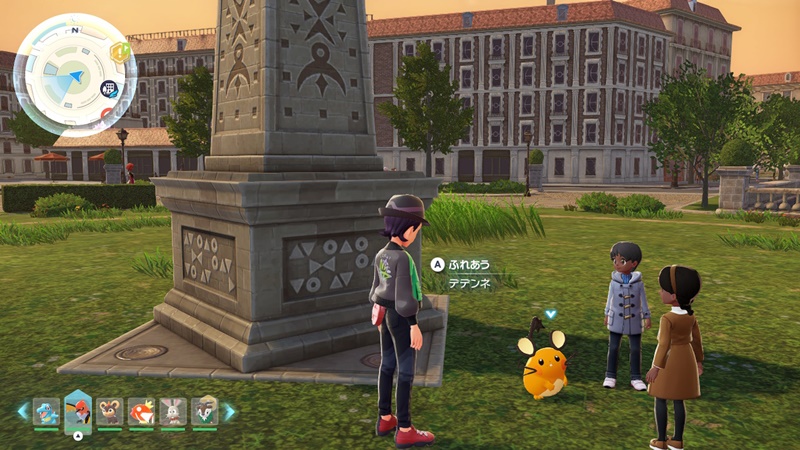Click the left party scroll arrow
The height and width of the screenshot is (450, 800).
[x=22, y=411]
